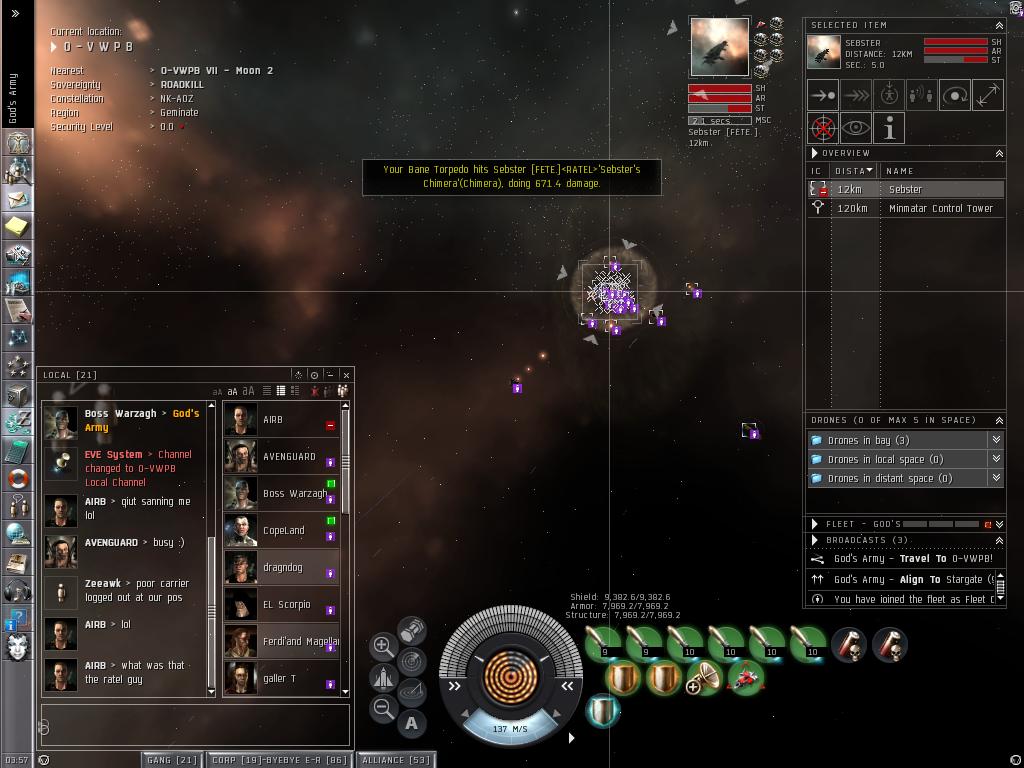The image size is (1024, 768).
Task: Click the zoom-in magnifier near the HUD
Action: pyautogui.click(x=383, y=646)
